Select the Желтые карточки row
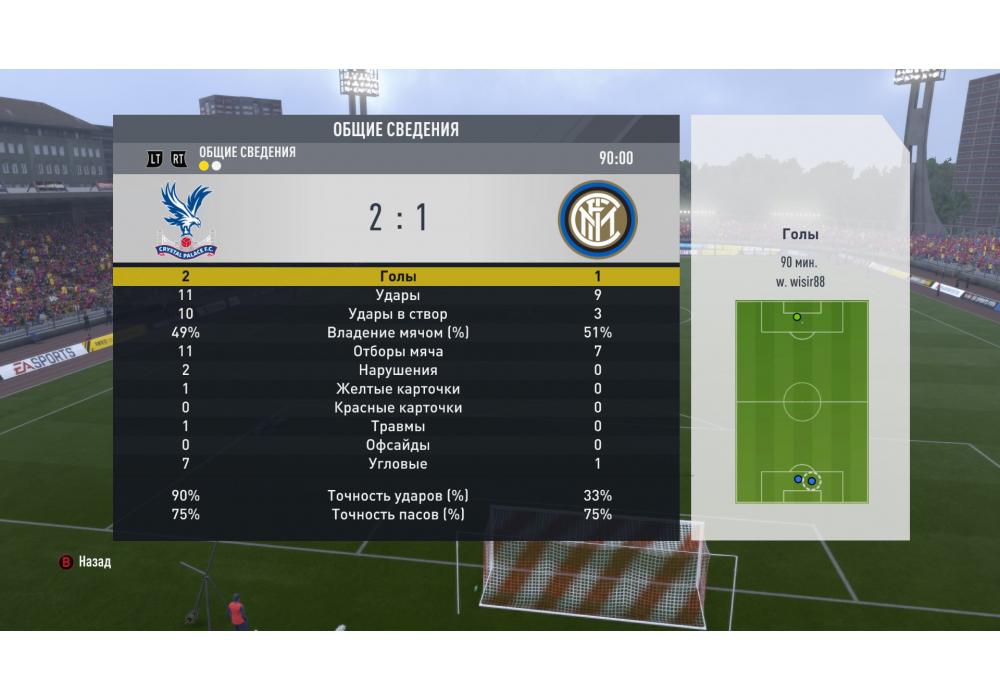Image resolution: width=1000 pixels, height=700 pixels. click(398, 389)
